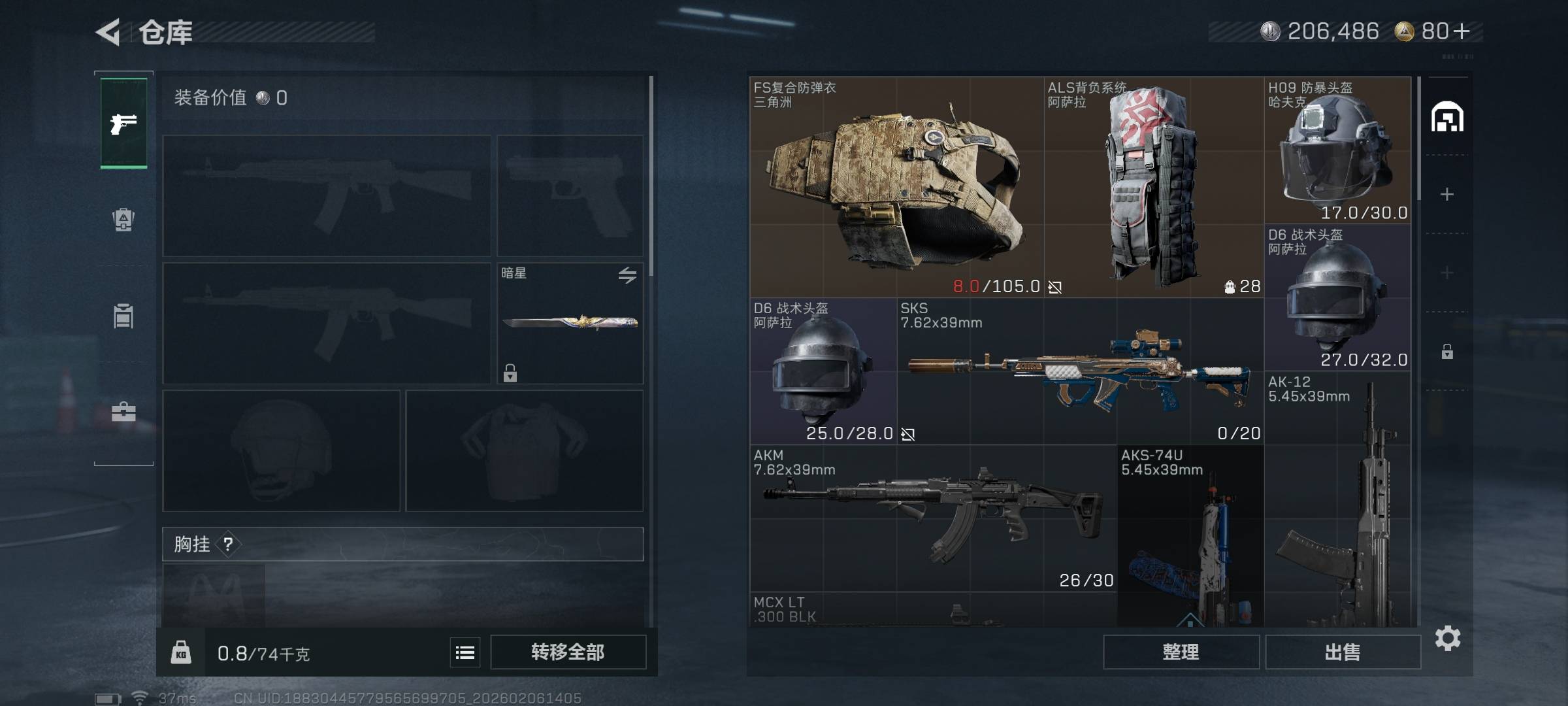This screenshot has height=706, width=1568.
Task: Pick the ALS背负系统 backpack item
Action: click(1153, 187)
